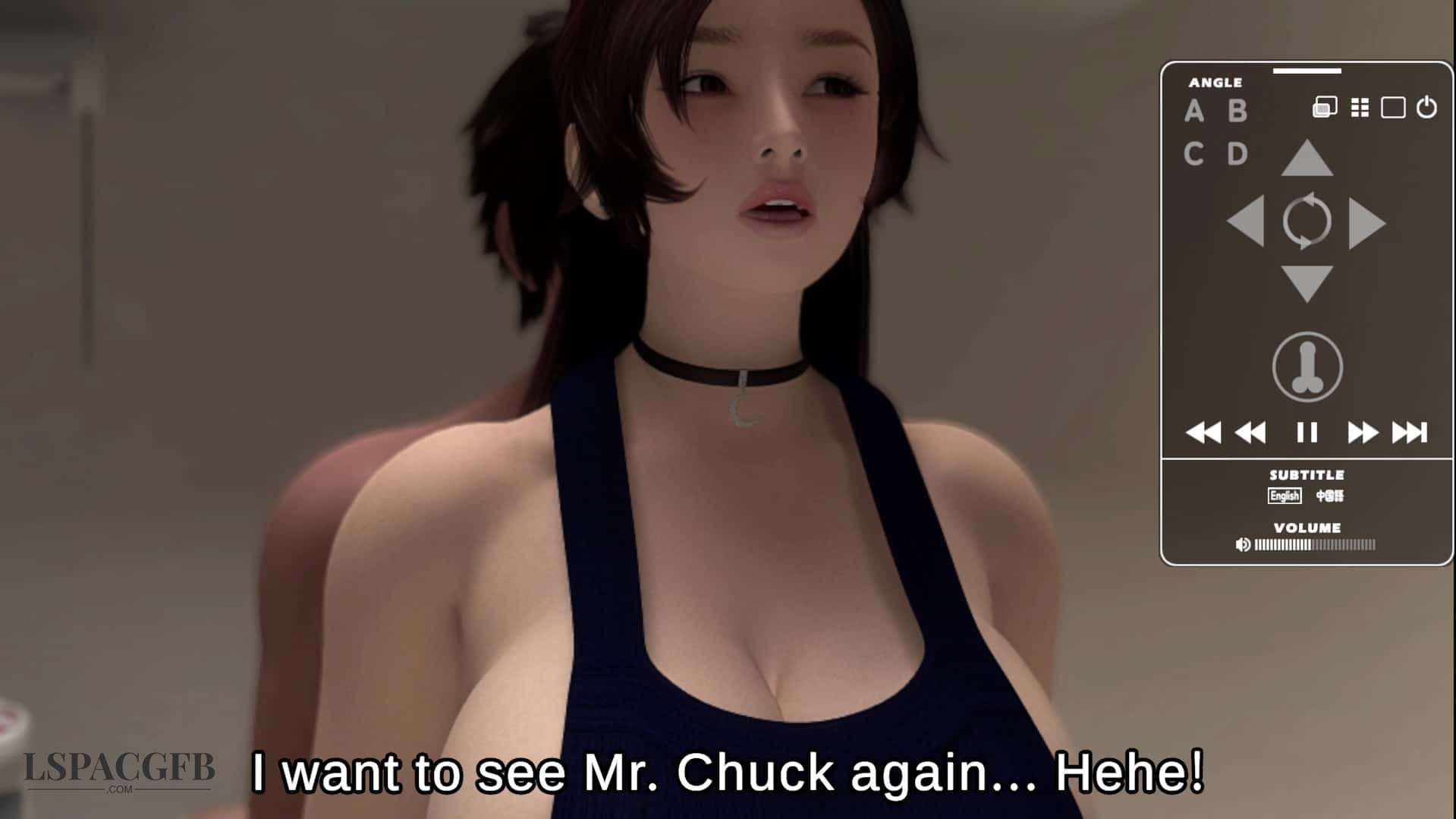Switch subtitles to Chinese

tap(1331, 496)
